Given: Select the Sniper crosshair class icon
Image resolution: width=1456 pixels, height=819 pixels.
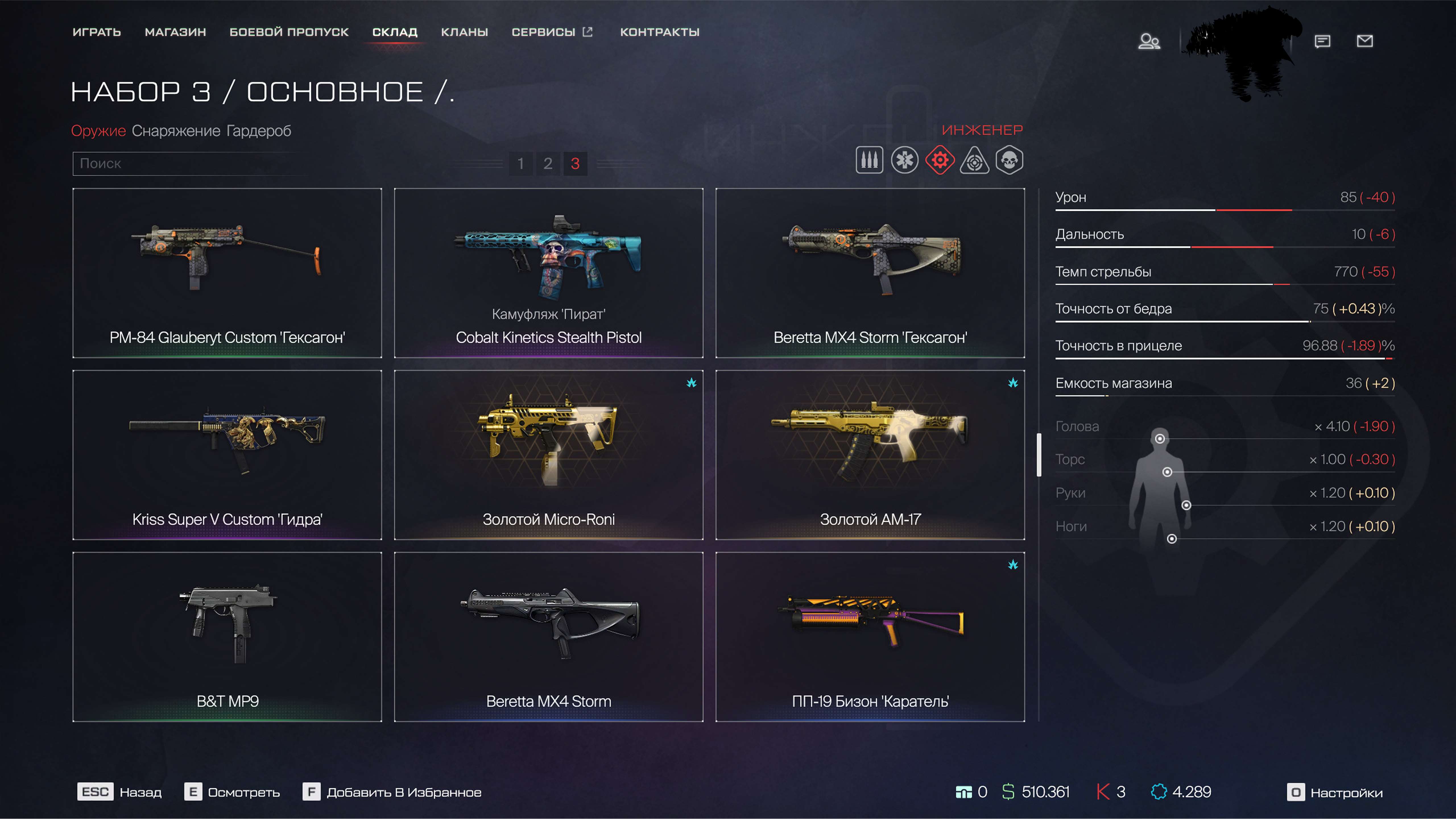Looking at the screenshot, I should (976, 160).
